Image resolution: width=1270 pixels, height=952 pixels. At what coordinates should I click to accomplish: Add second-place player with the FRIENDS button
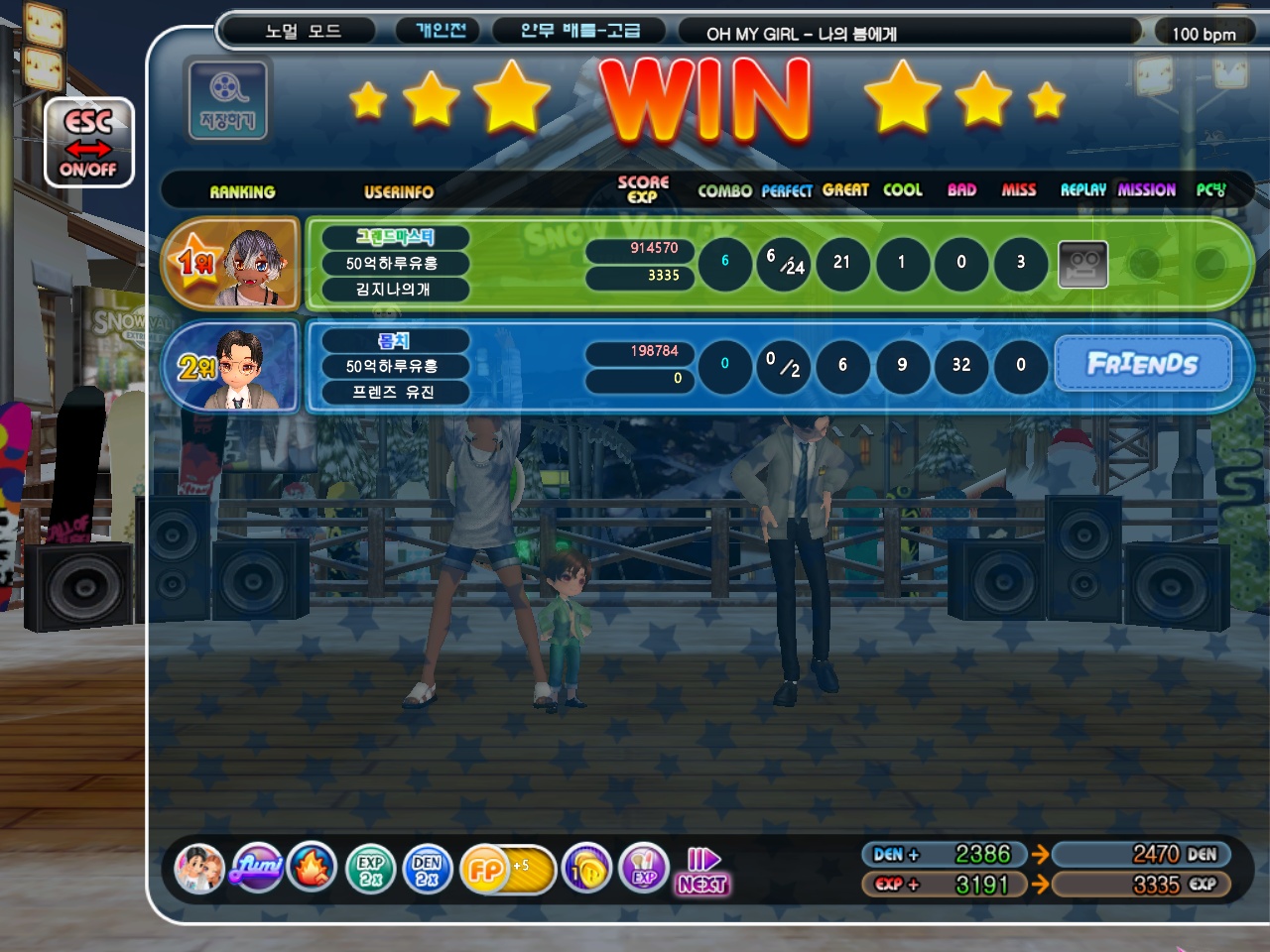pyautogui.click(x=1142, y=364)
